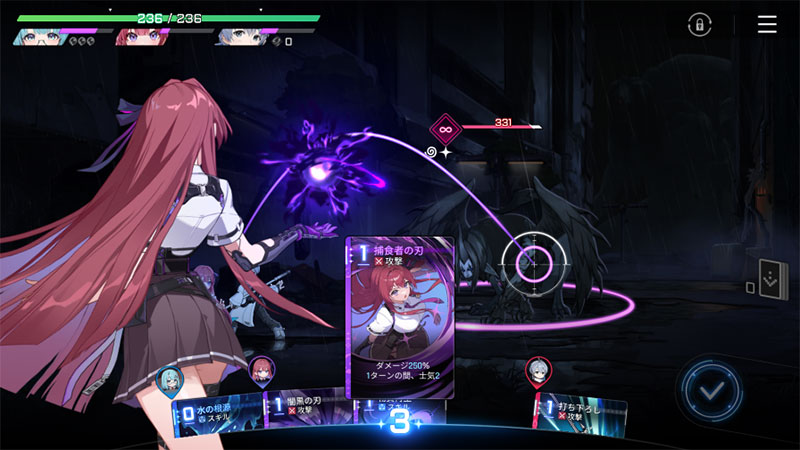Select the red-haired character portrait in party bar

(x=138, y=37)
